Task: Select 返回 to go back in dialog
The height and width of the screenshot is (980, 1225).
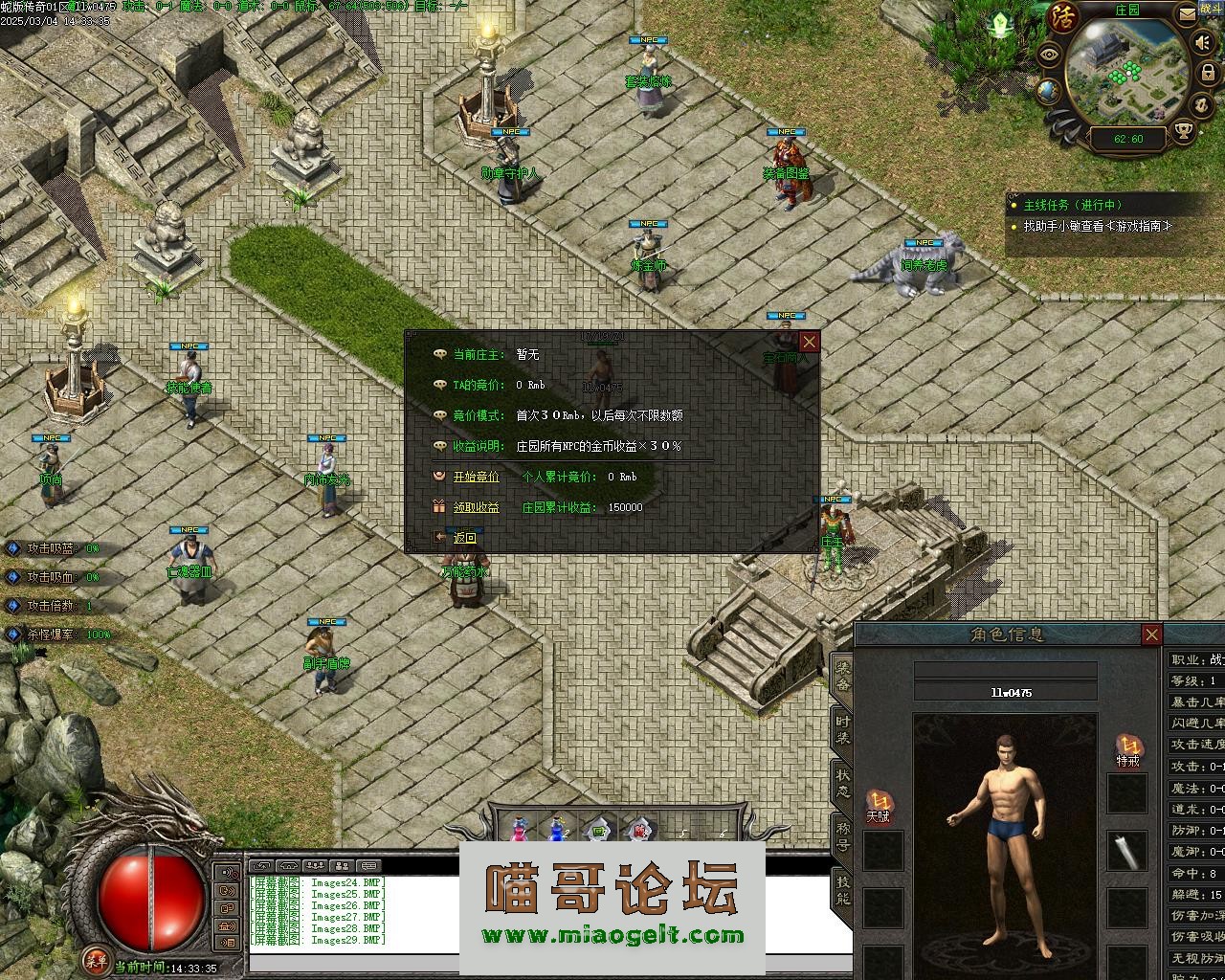Action: (464, 538)
